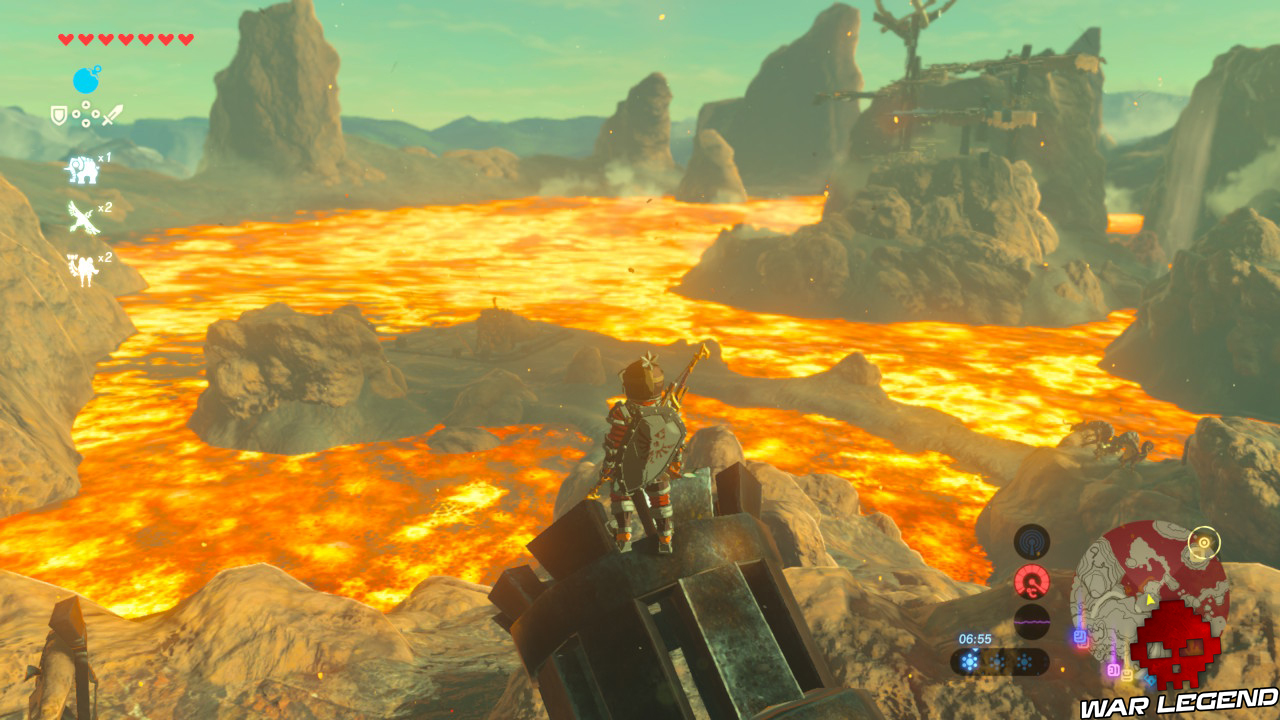Expand the small arrow above the buff icons
The width and height of the screenshot is (1280, 720).
click(x=975, y=649)
